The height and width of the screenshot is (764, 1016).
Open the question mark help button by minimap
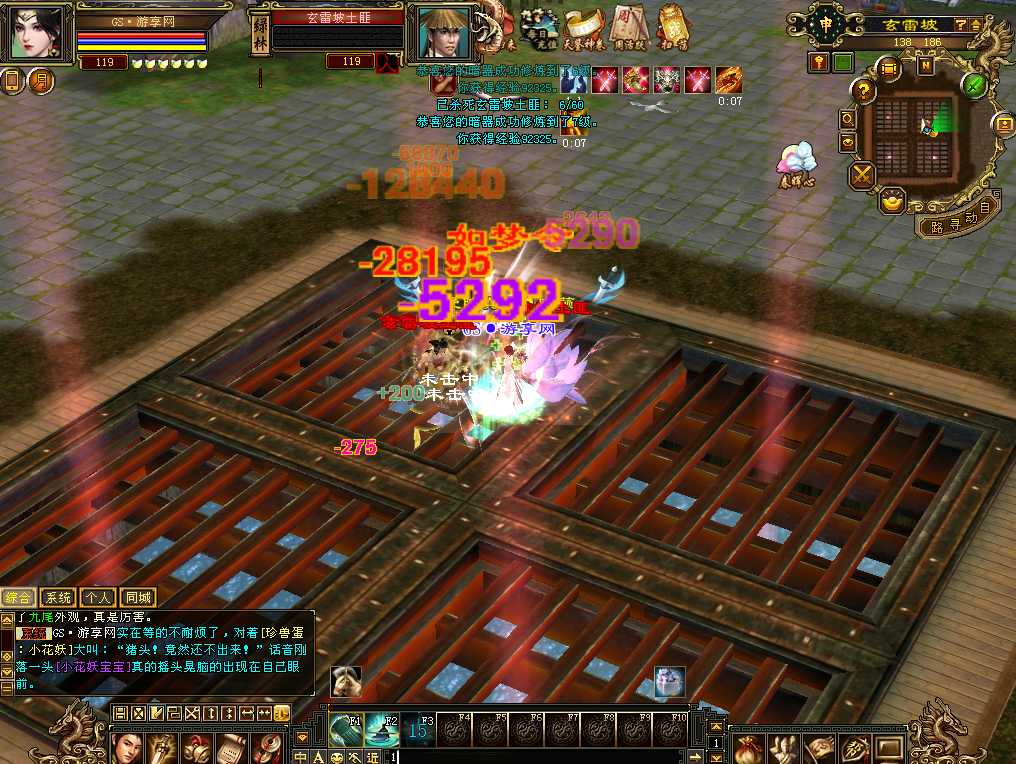coord(863,91)
